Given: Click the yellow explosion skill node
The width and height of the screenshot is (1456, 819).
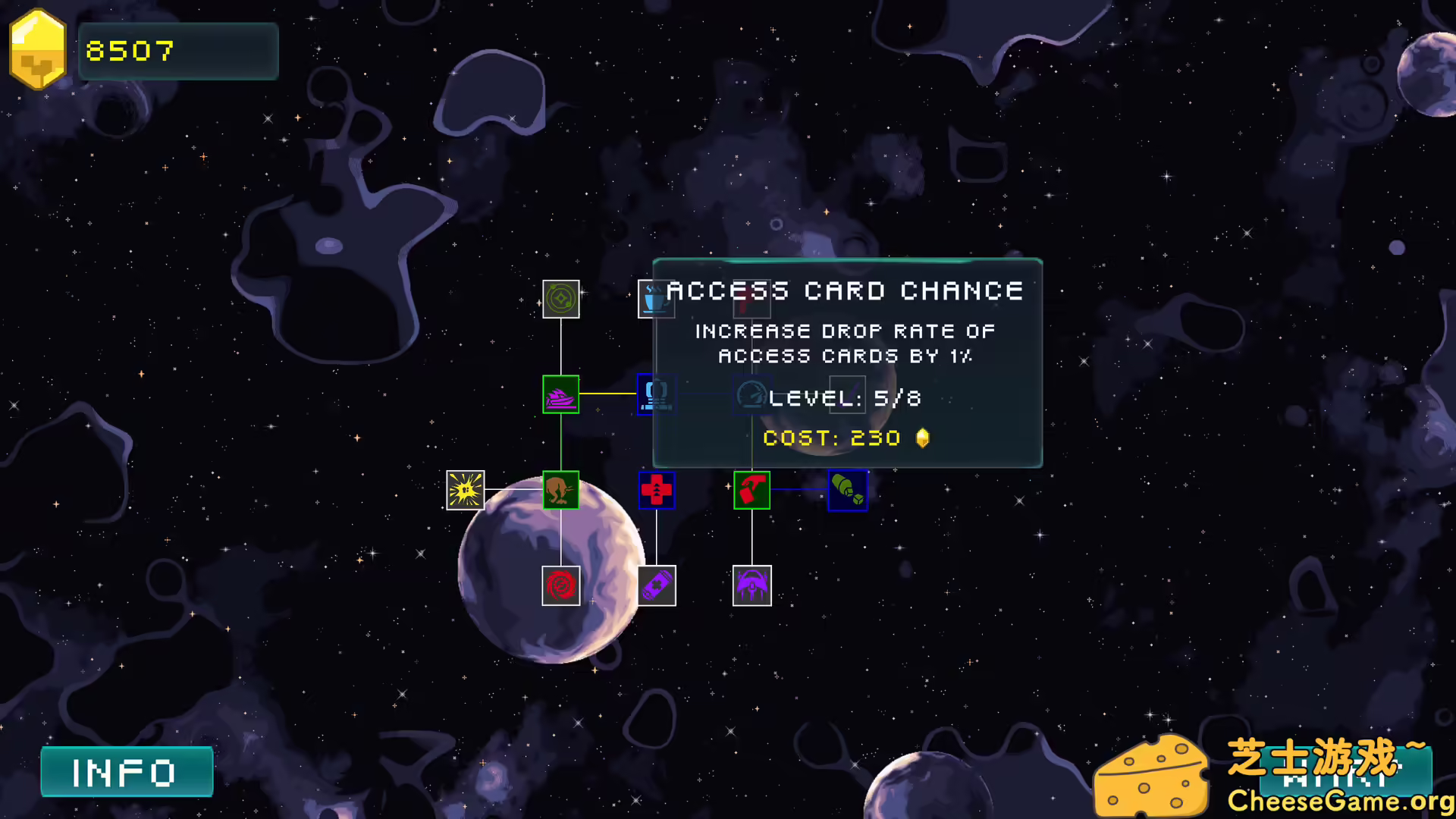Looking at the screenshot, I should pos(465,491).
